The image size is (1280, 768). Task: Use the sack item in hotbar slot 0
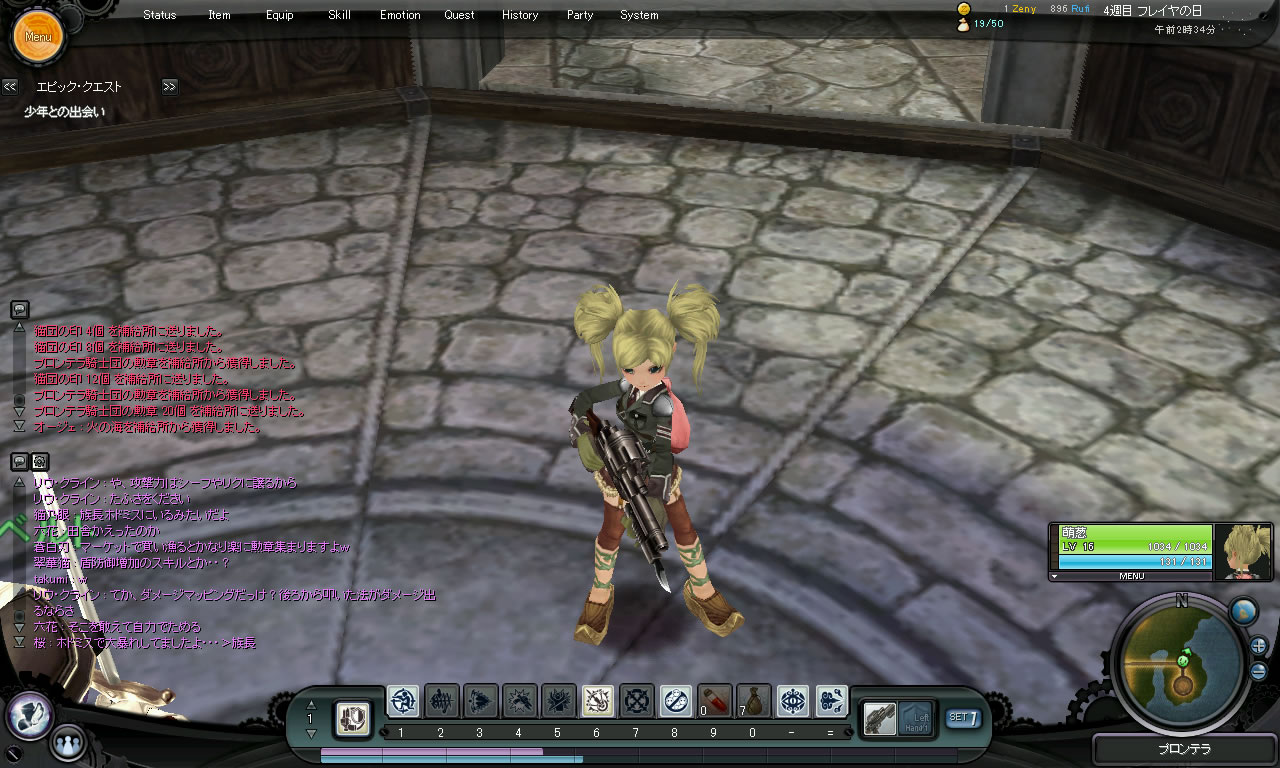tap(754, 701)
